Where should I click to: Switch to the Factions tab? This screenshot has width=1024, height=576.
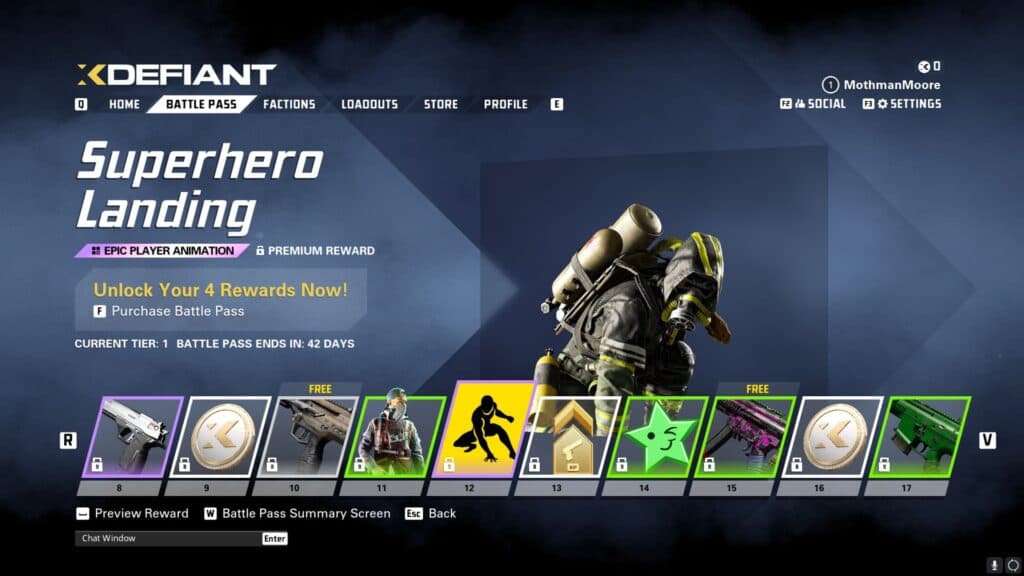point(289,104)
